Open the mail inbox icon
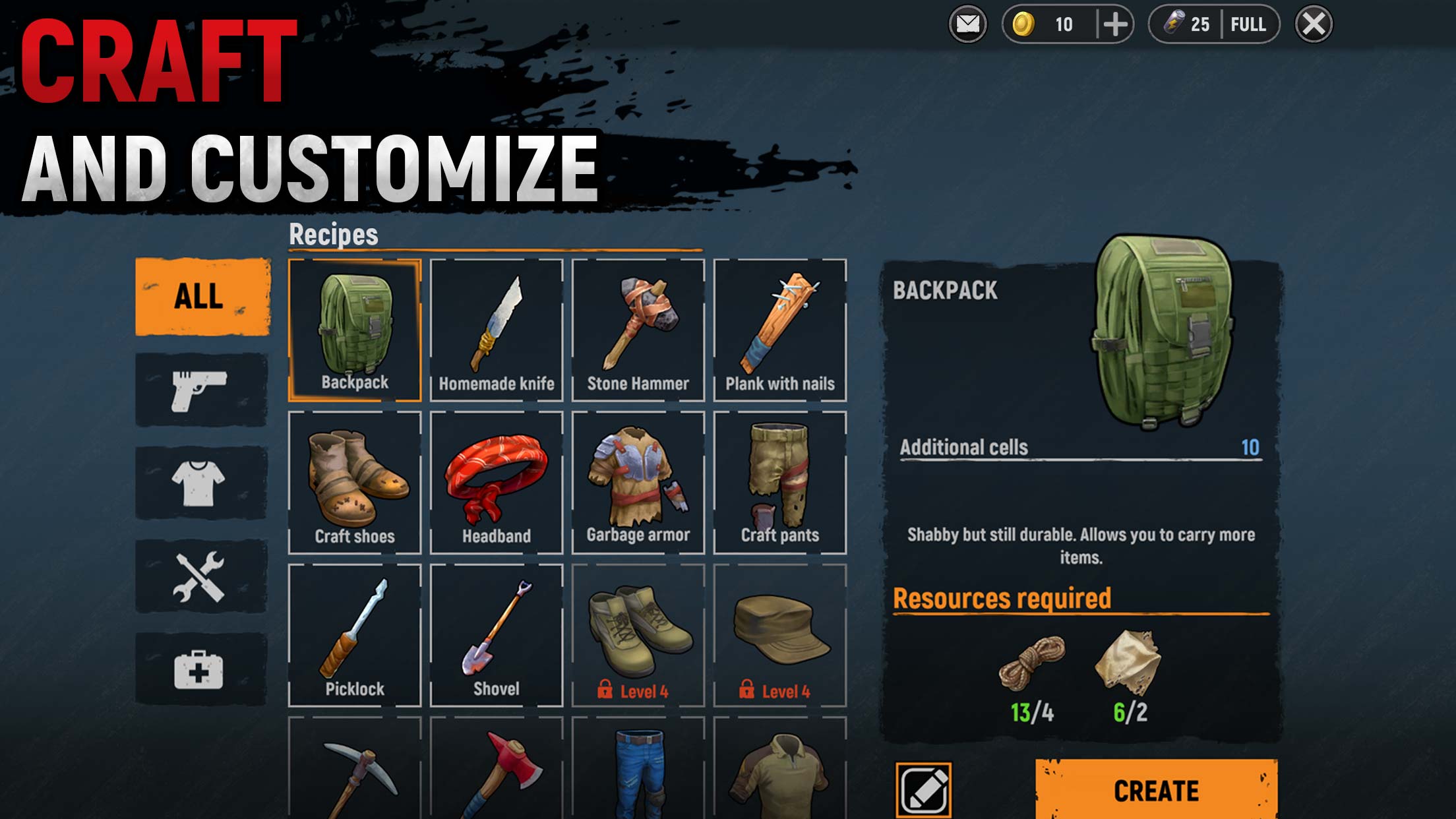The height and width of the screenshot is (819, 1456). click(967, 25)
